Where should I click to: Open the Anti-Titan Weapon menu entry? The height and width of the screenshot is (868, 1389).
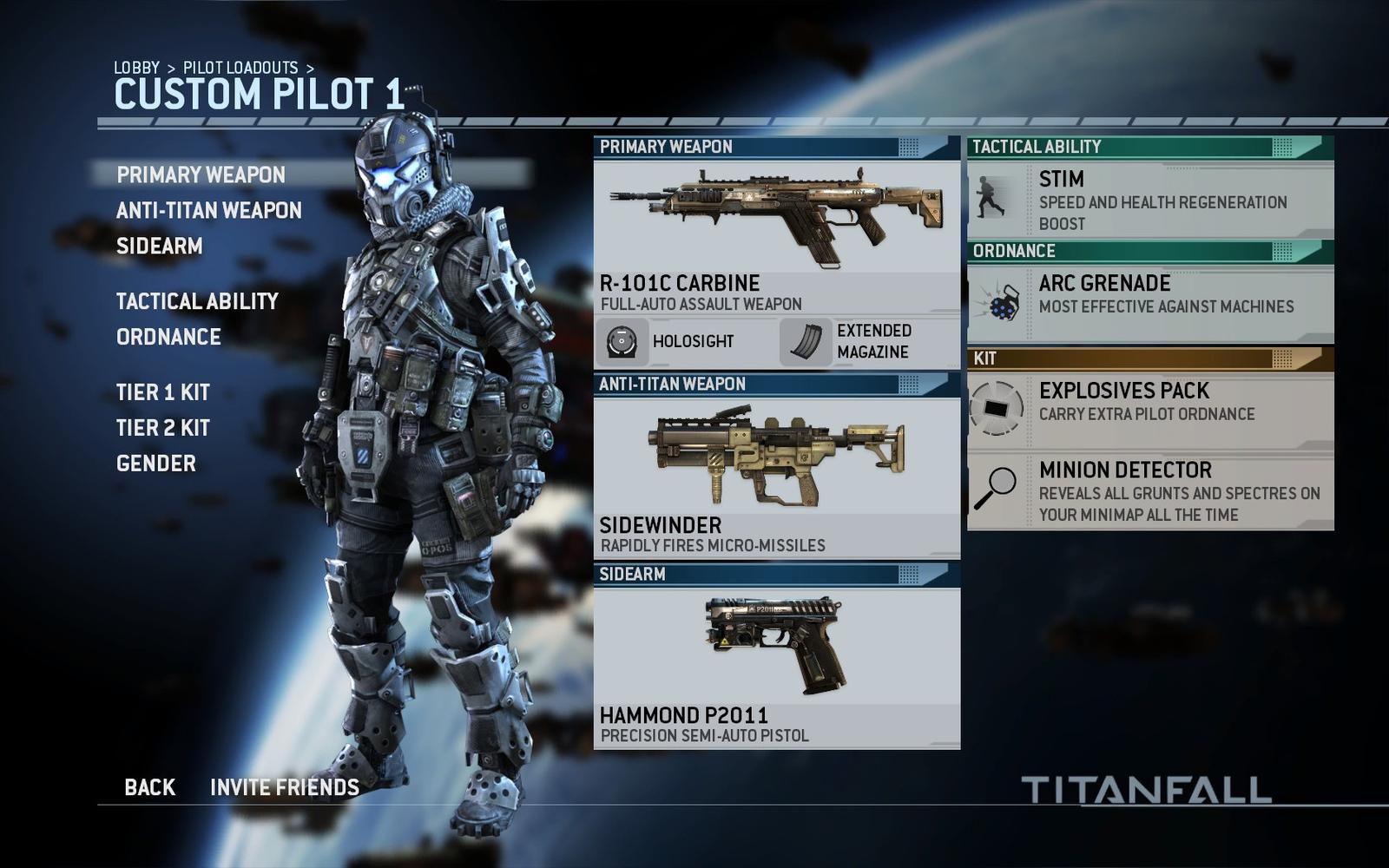pos(208,210)
